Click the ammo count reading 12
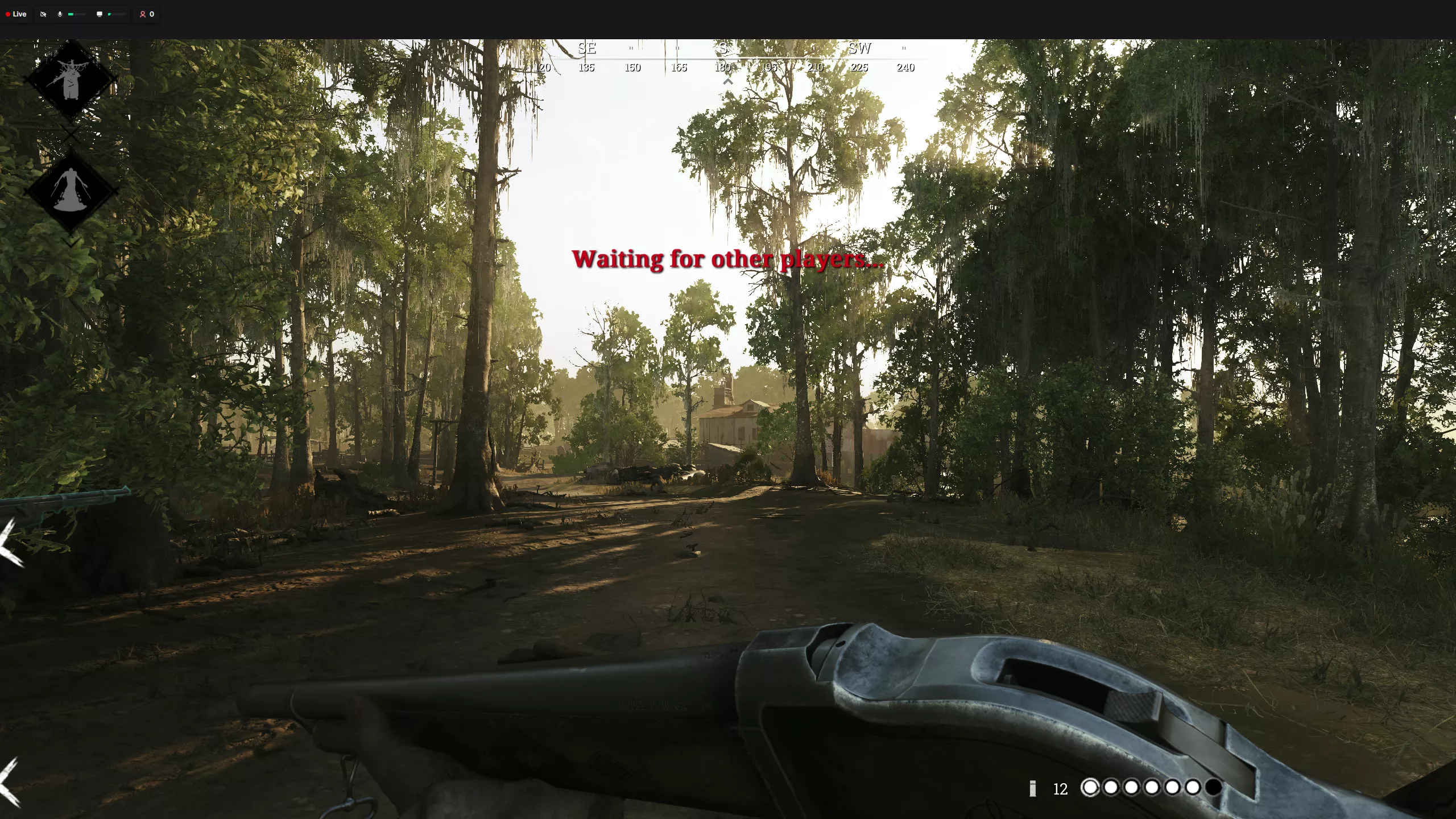Image resolution: width=1456 pixels, height=819 pixels. coord(1060,789)
